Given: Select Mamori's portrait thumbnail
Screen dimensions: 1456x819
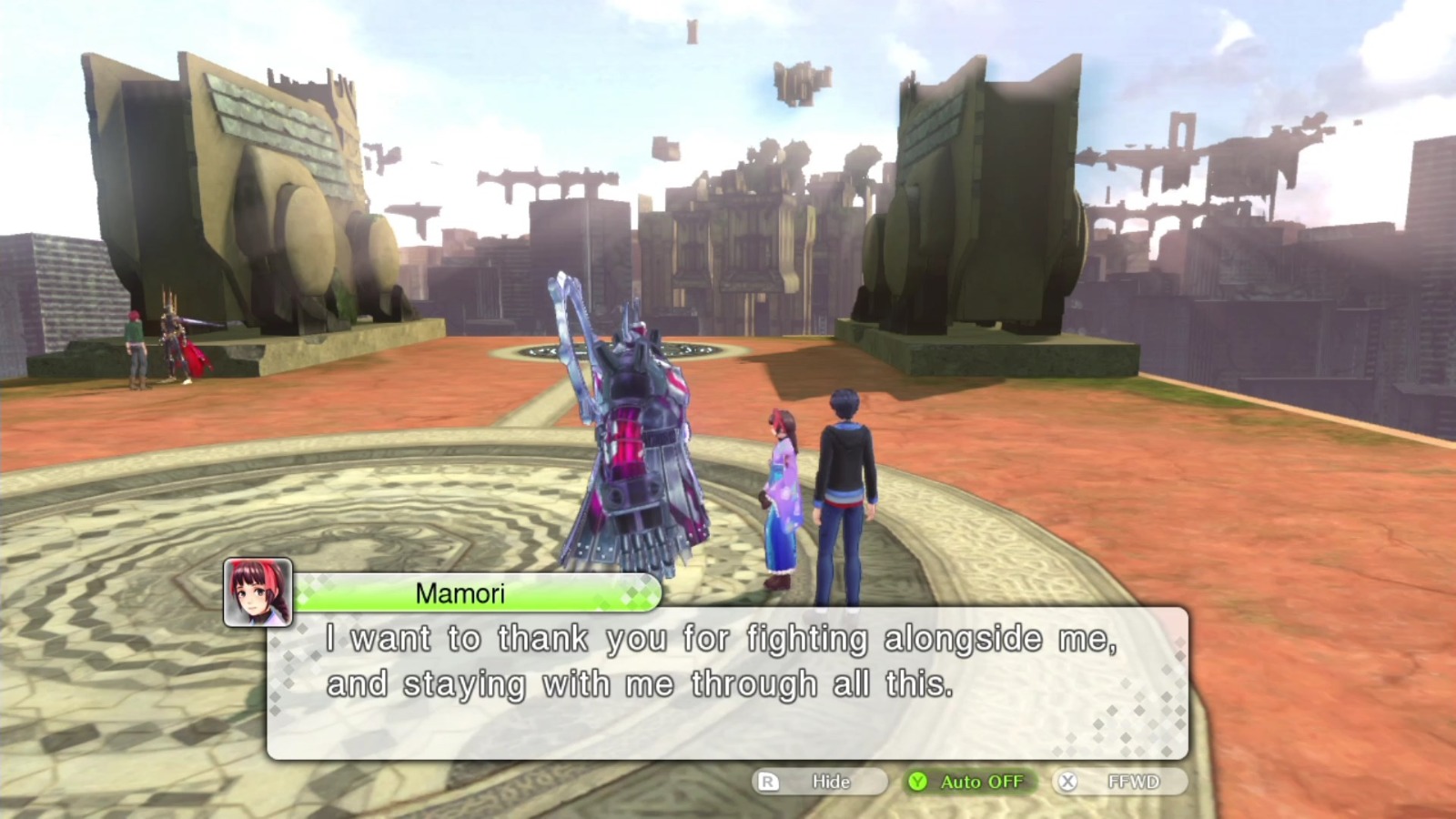Looking at the screenshot, I should click(260, 593).
